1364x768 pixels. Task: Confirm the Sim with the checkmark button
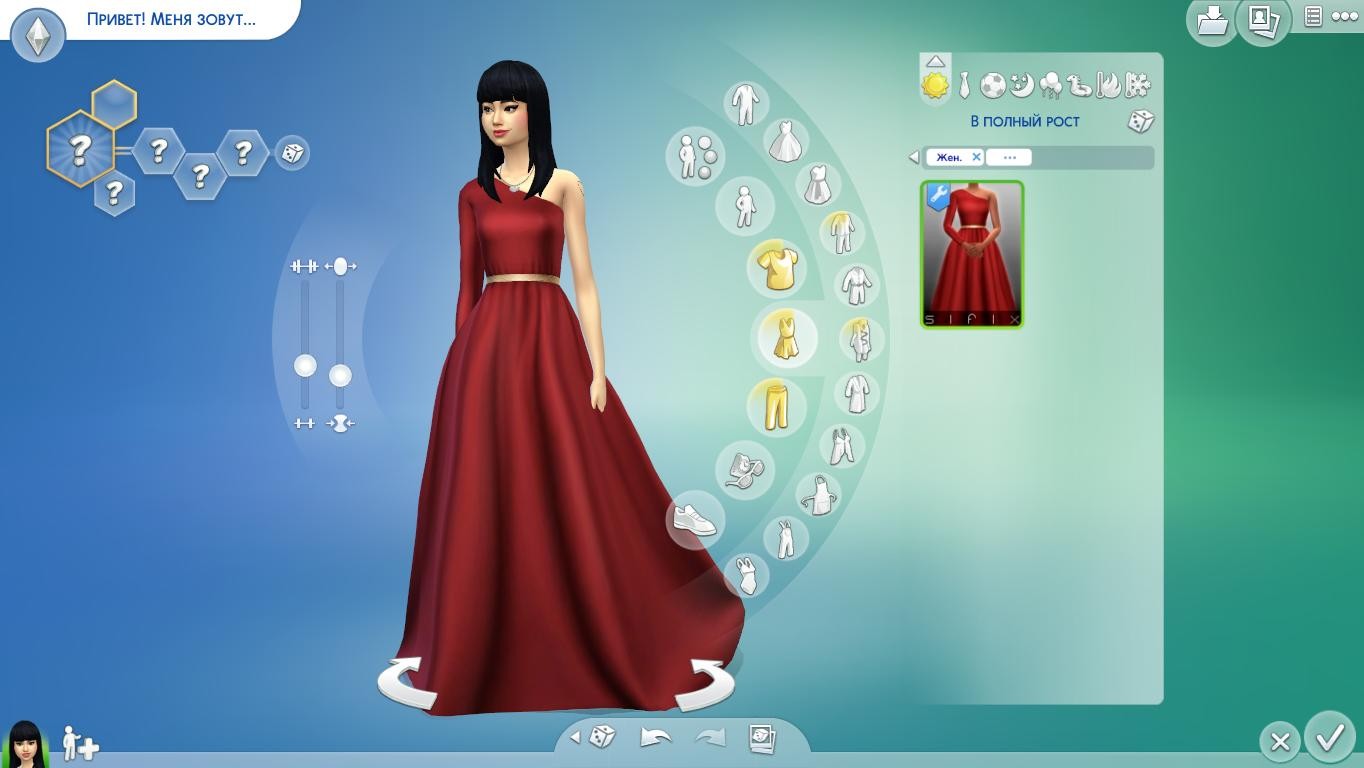(1329, 738)
